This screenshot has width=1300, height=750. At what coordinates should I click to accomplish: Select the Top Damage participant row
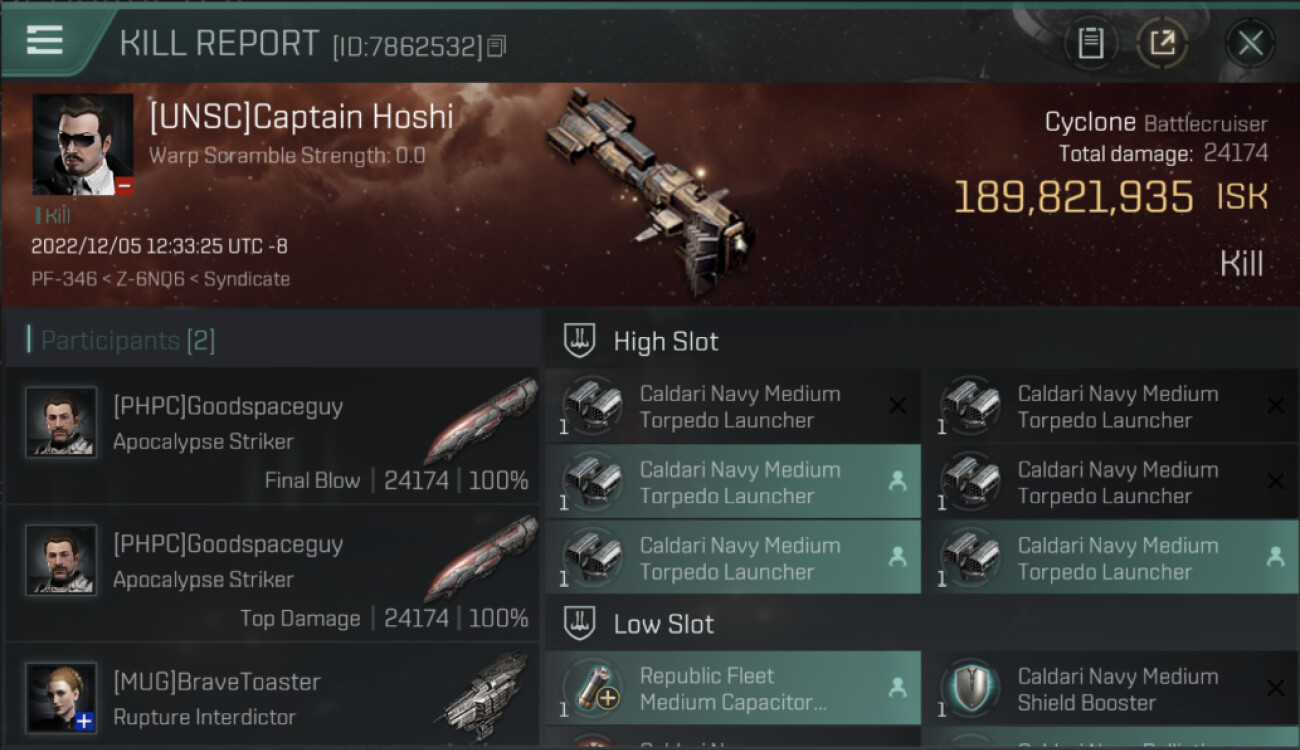click(x=272, y=574)
